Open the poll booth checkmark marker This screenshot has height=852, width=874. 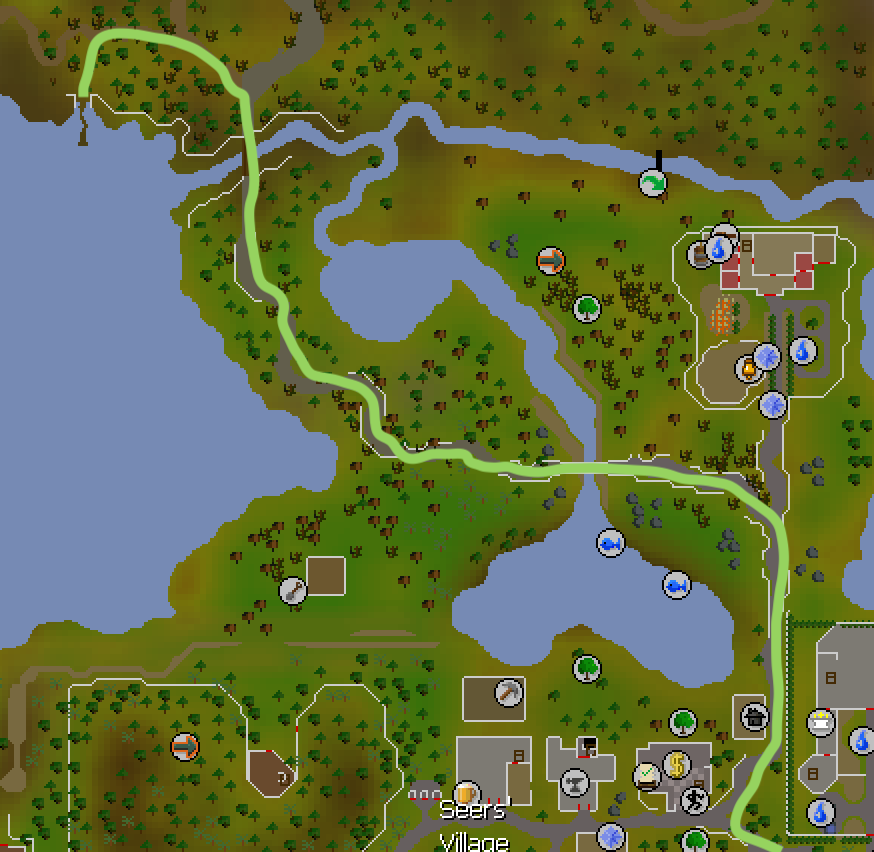tap(648, 775)
